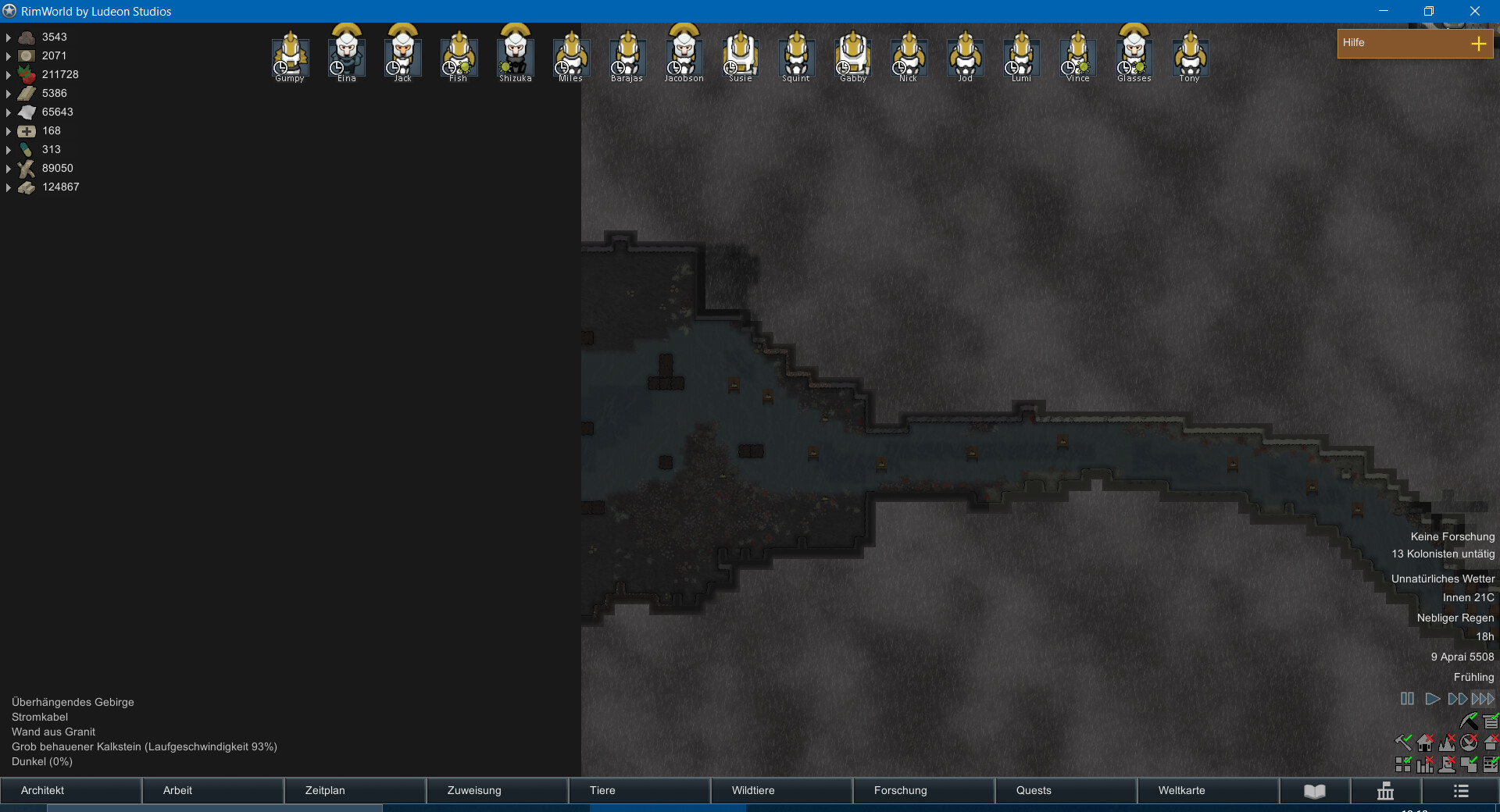Select colonist Shizuka's portrait
The image size is (1500, 812).
515,53
